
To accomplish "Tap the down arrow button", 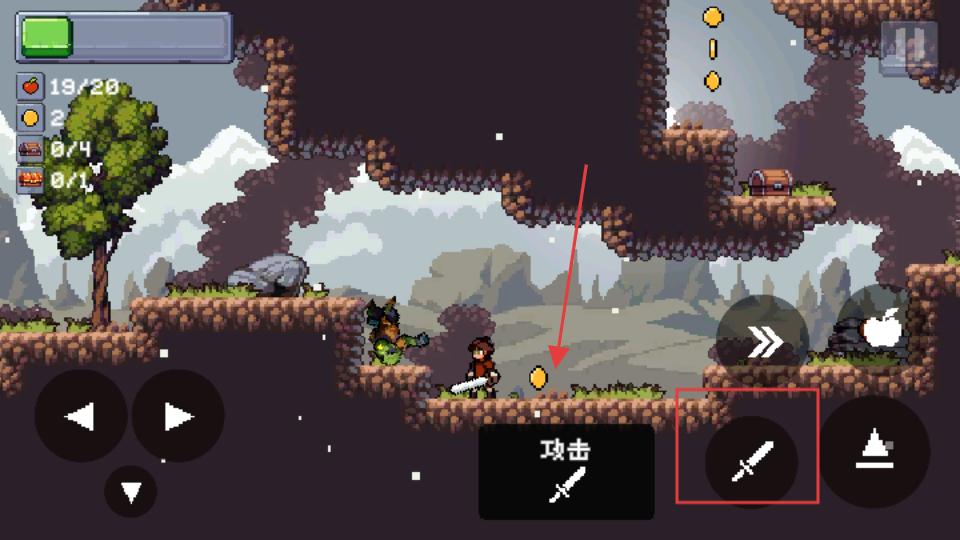I will 131,491.
